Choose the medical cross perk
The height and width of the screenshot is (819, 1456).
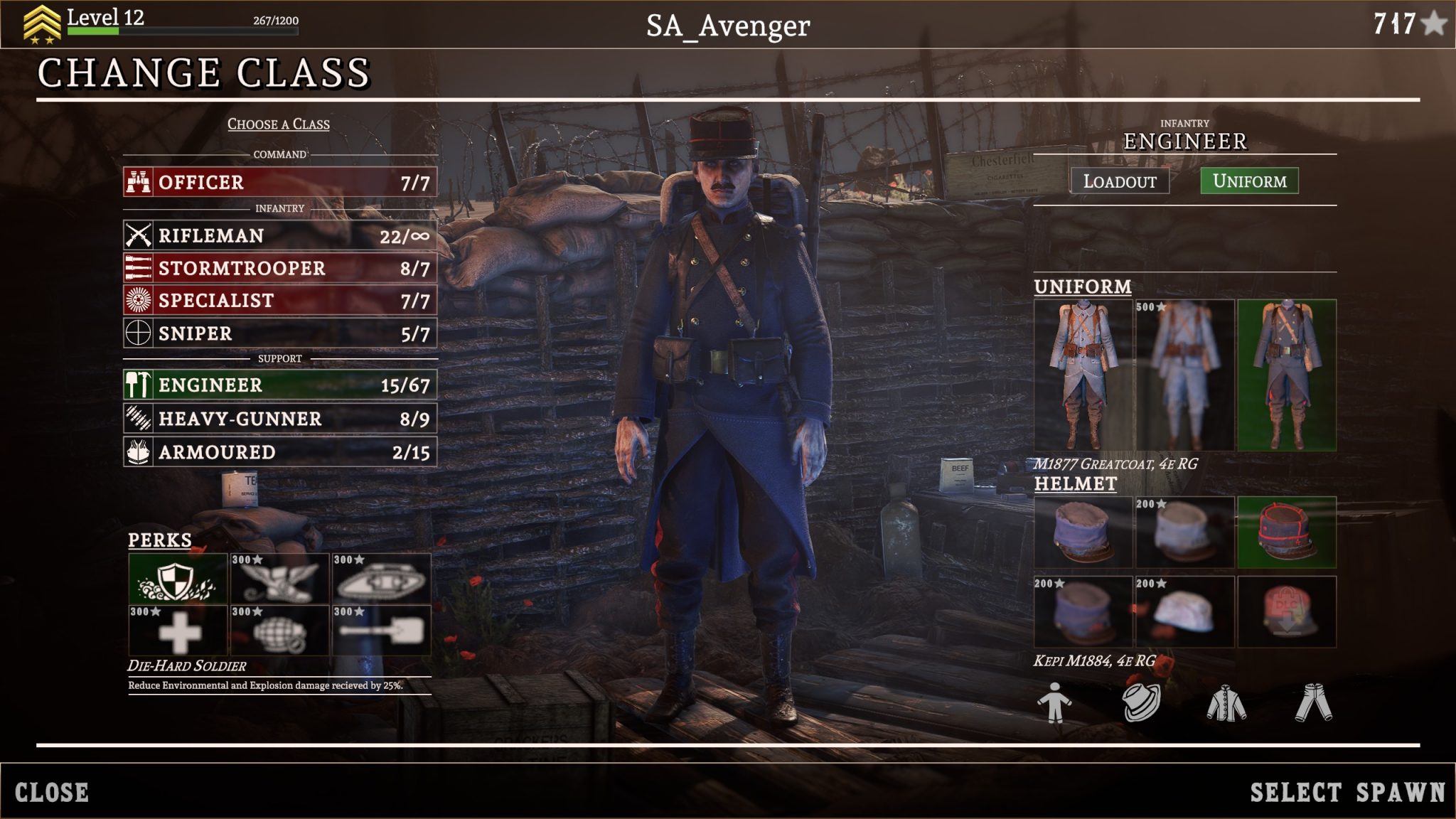[x=178, y=631]
